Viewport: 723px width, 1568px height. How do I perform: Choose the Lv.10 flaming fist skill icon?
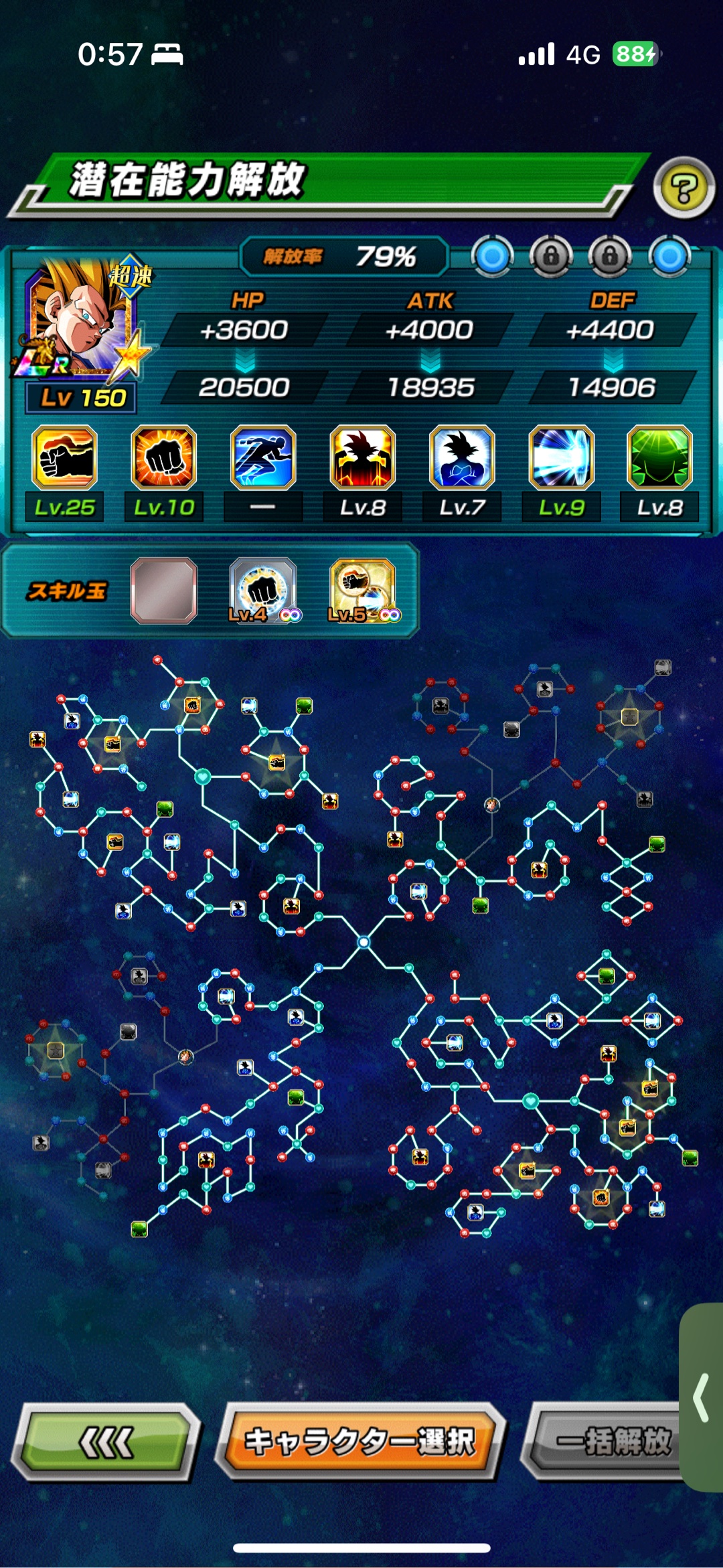164,458
